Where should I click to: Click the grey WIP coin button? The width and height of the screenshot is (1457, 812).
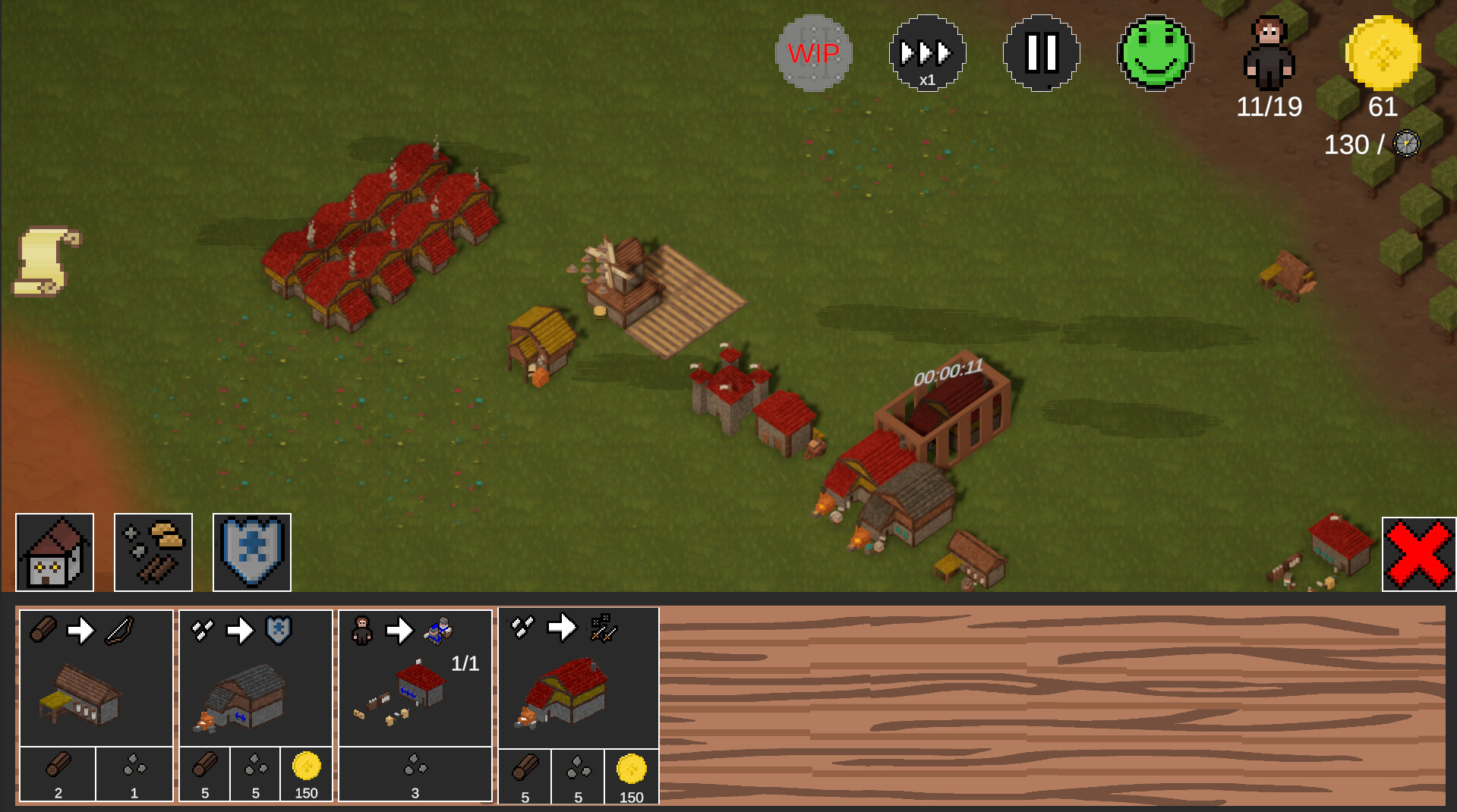point(813,54)
